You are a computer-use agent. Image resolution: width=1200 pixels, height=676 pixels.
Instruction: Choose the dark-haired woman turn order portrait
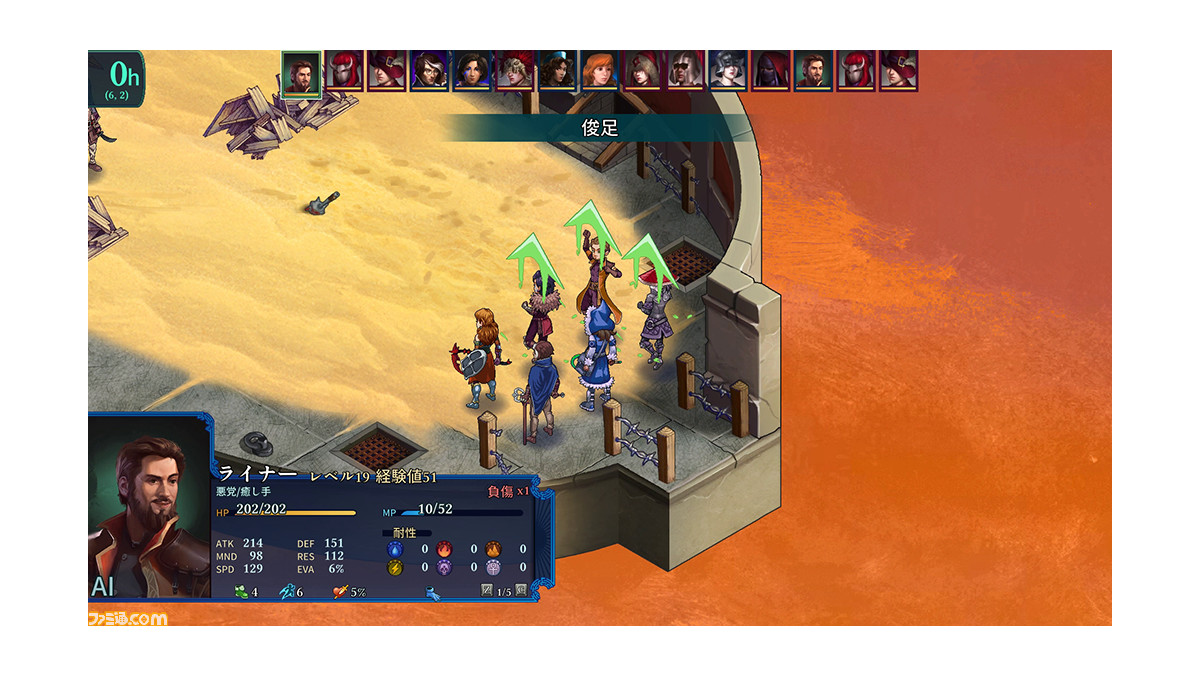(471, 71)
